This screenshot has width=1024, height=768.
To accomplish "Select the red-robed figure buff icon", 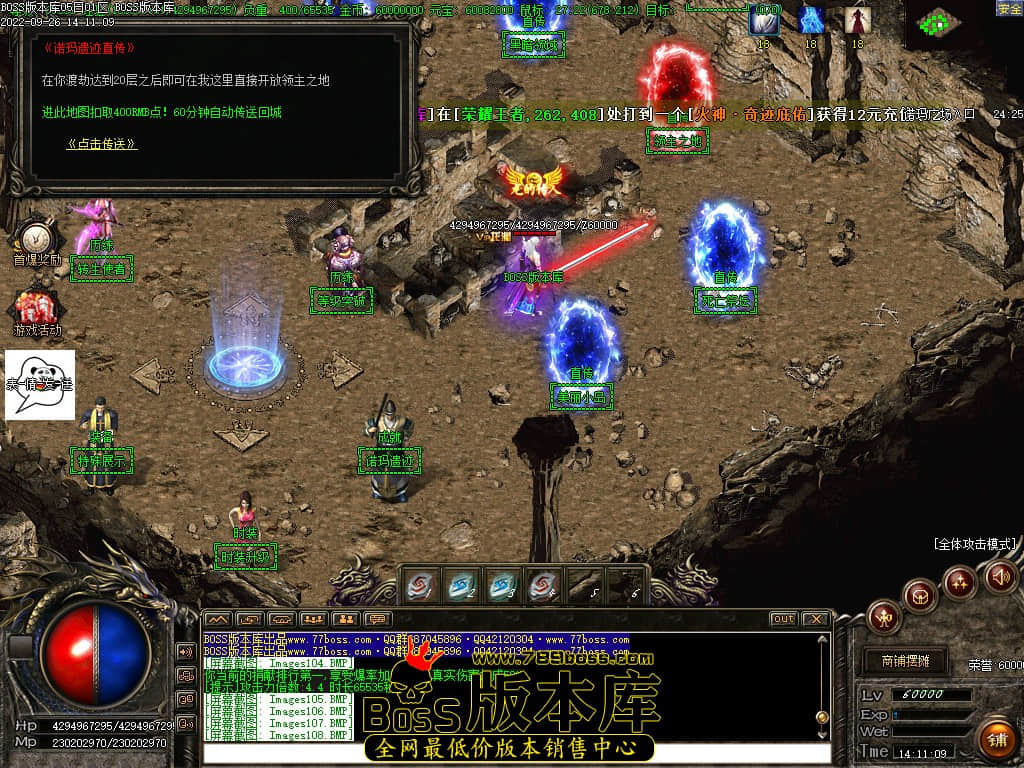I will (x=856, y=20).
